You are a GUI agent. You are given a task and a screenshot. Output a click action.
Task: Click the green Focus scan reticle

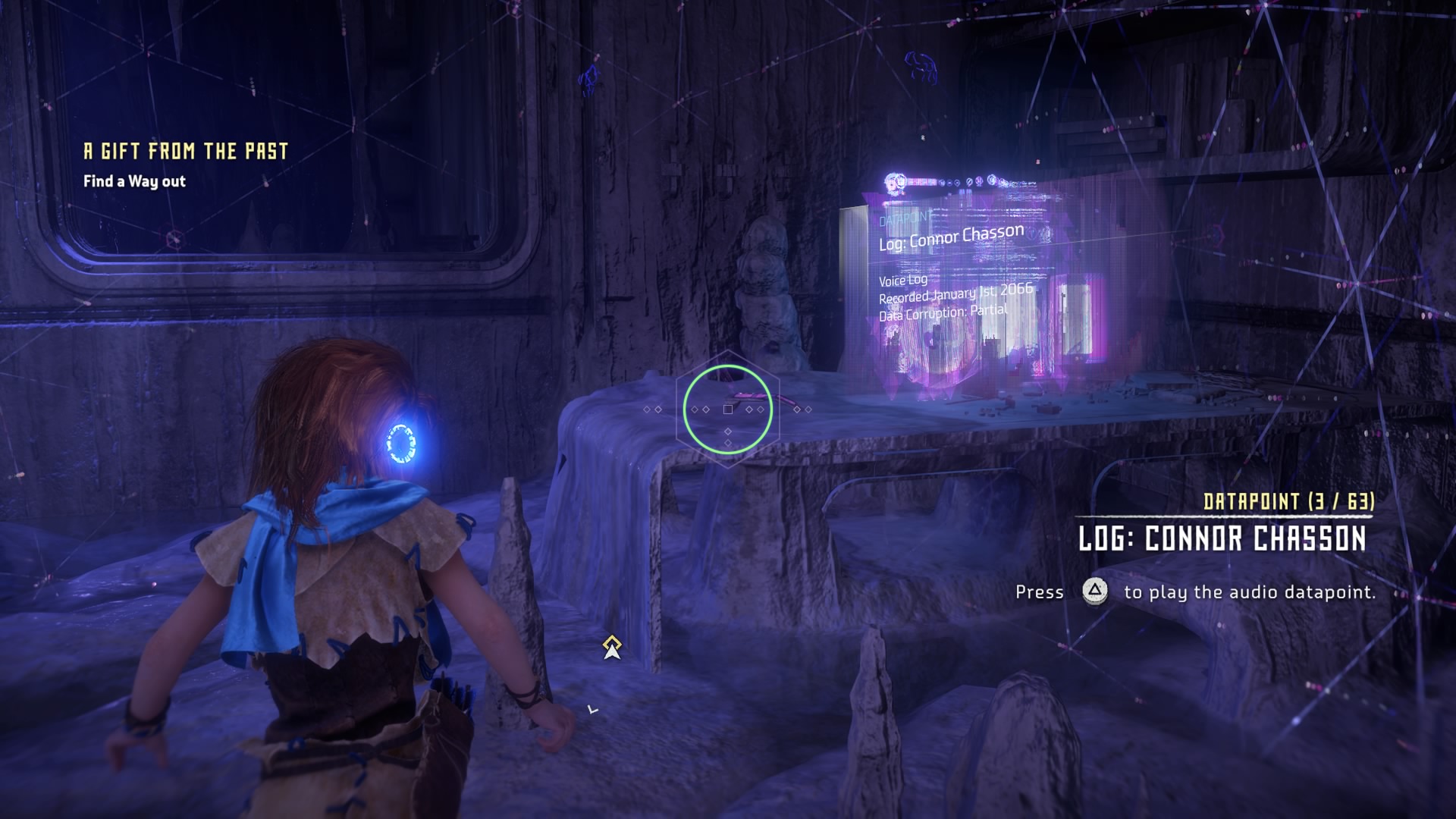[x=727, y=409]
